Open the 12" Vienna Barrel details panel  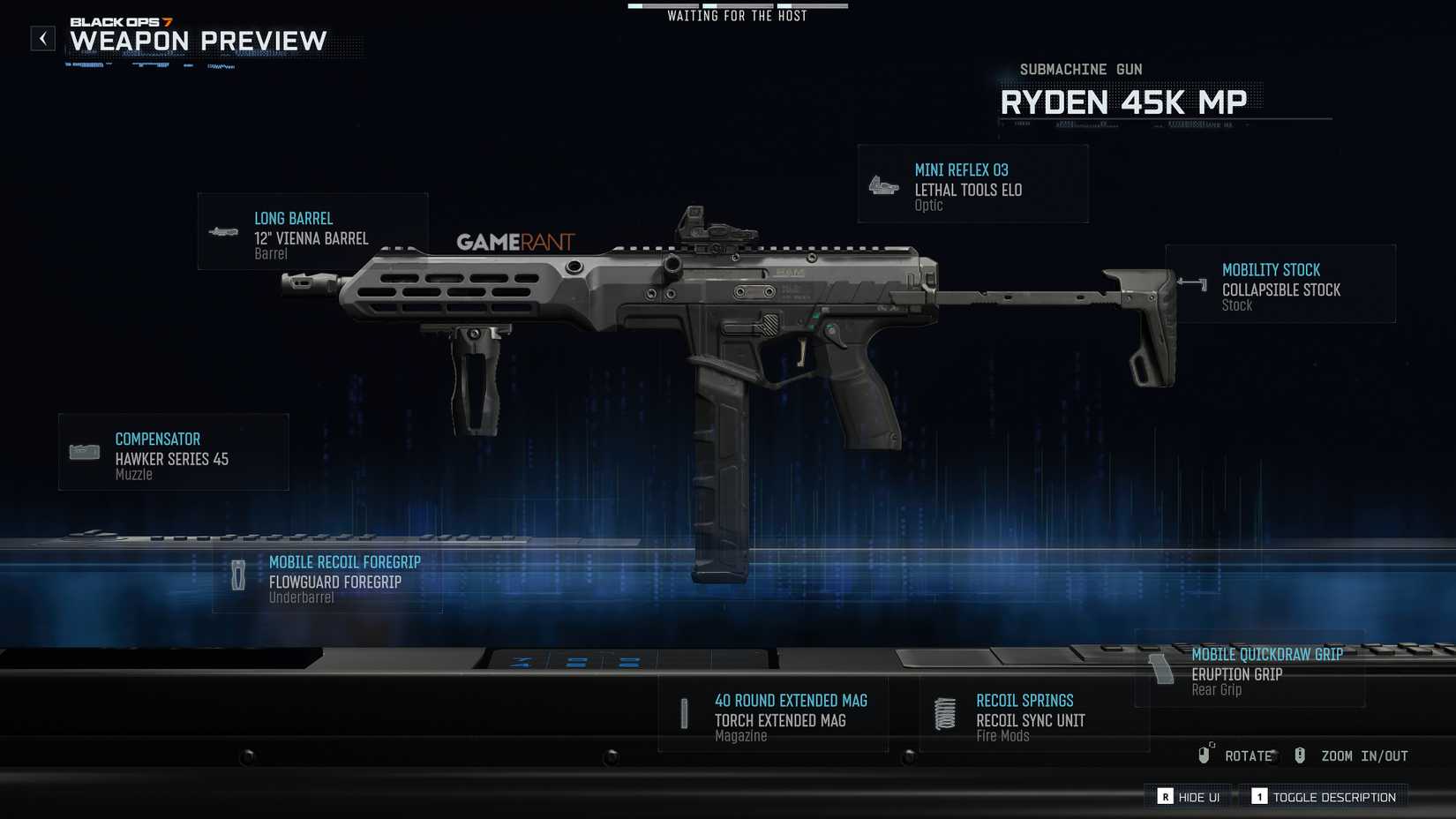(x=311, y=238)
